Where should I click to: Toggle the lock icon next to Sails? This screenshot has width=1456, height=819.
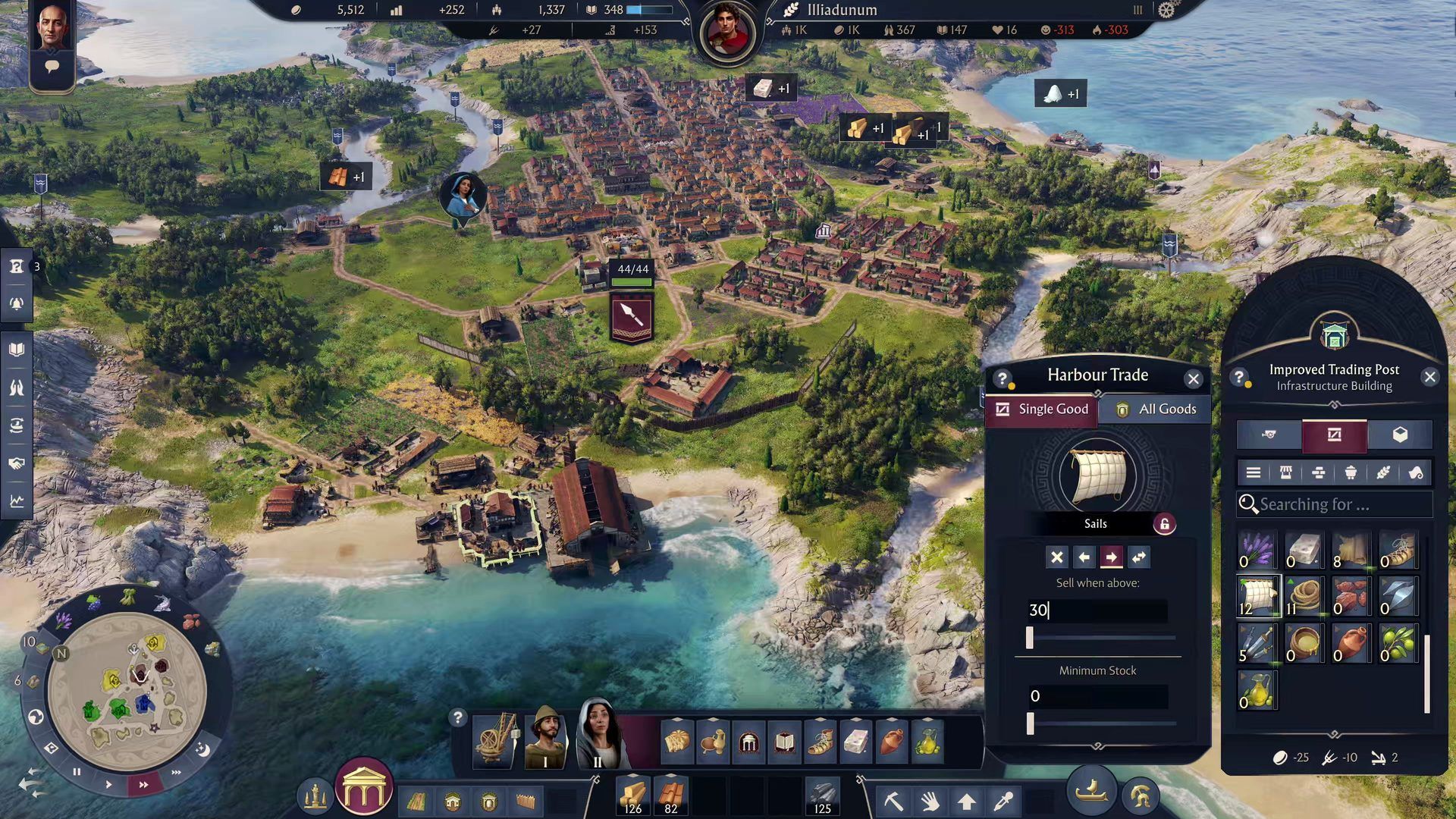click(x=1164, y=524)
